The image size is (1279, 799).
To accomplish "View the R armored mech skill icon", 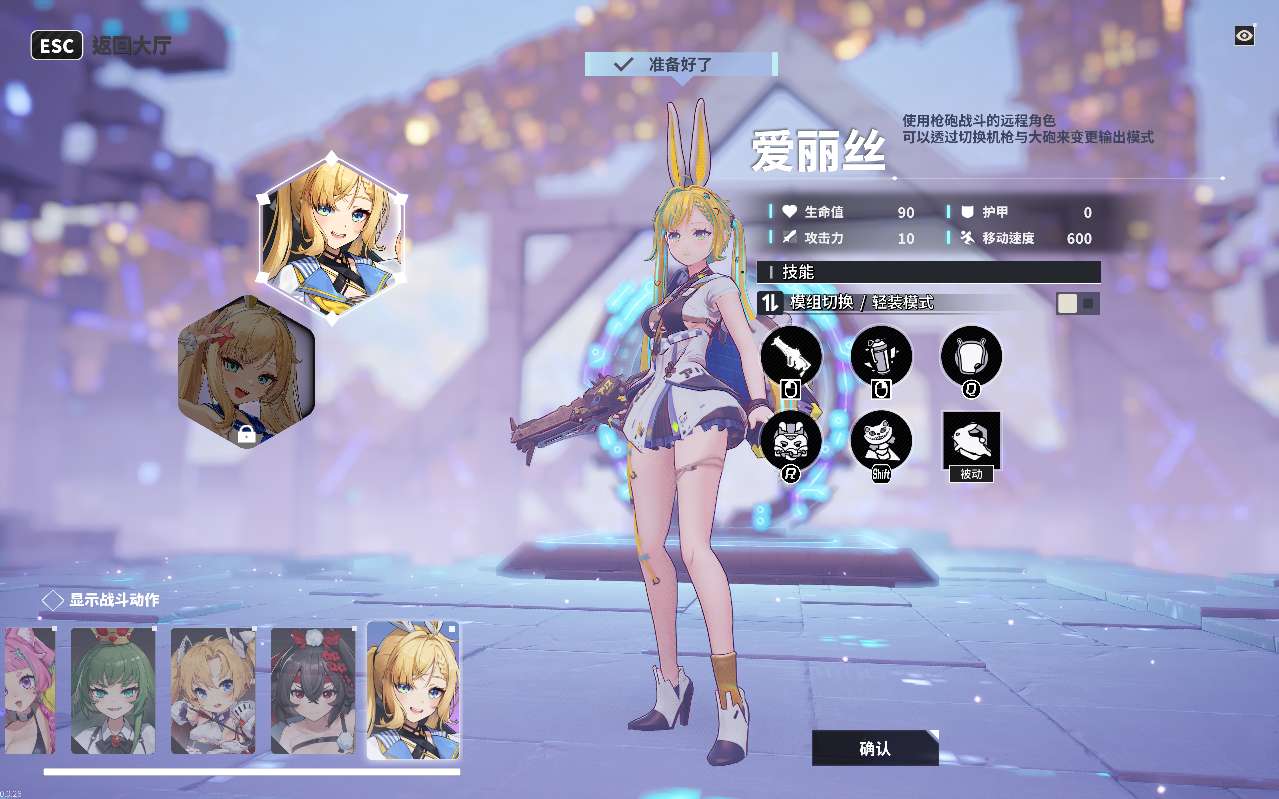I will (x=791, y=441).
